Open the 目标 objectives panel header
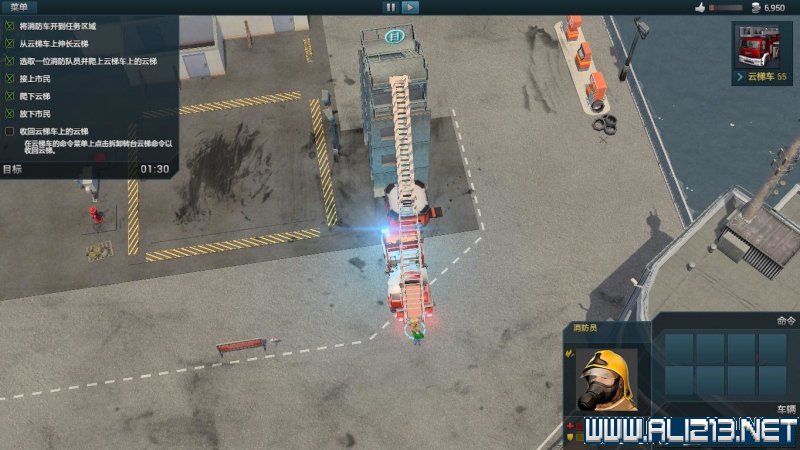 click(x=13, y=169)
